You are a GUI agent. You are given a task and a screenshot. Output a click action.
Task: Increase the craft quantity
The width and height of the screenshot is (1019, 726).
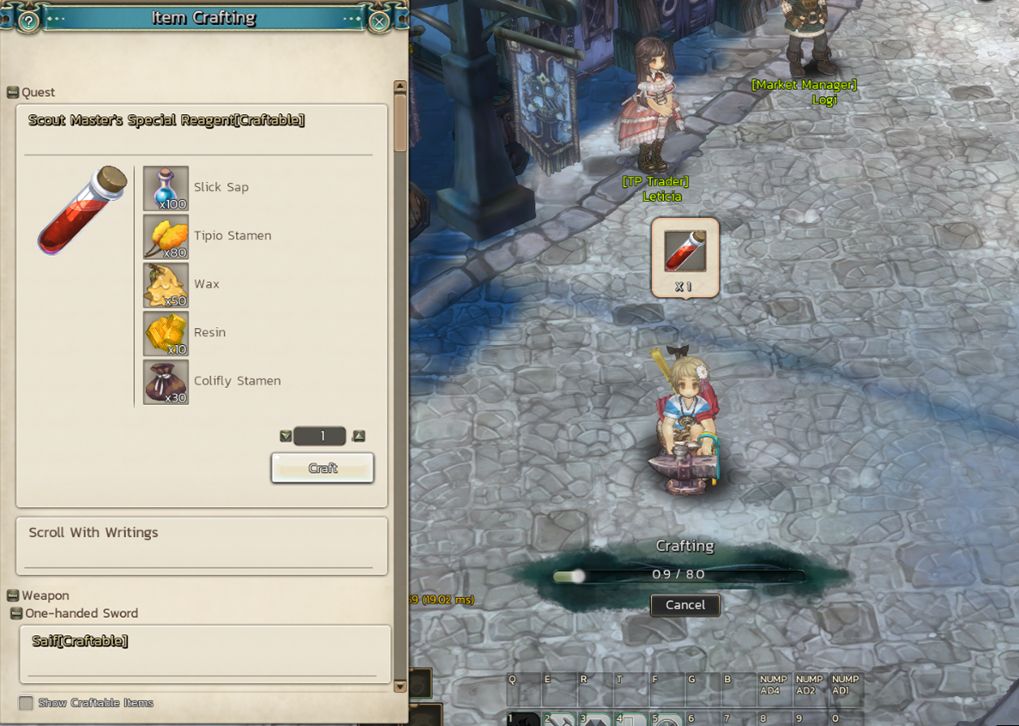click(359, 436)
